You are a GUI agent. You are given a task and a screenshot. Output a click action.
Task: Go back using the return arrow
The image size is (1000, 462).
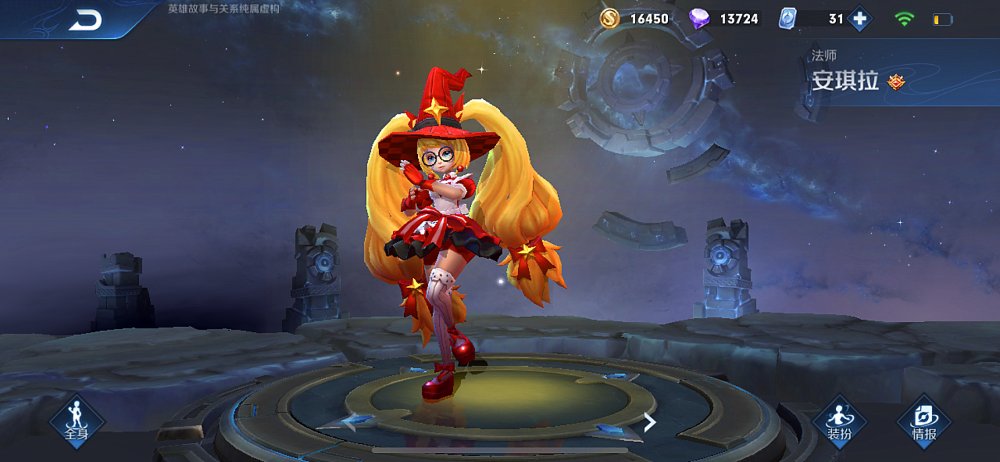pos(85,20)
